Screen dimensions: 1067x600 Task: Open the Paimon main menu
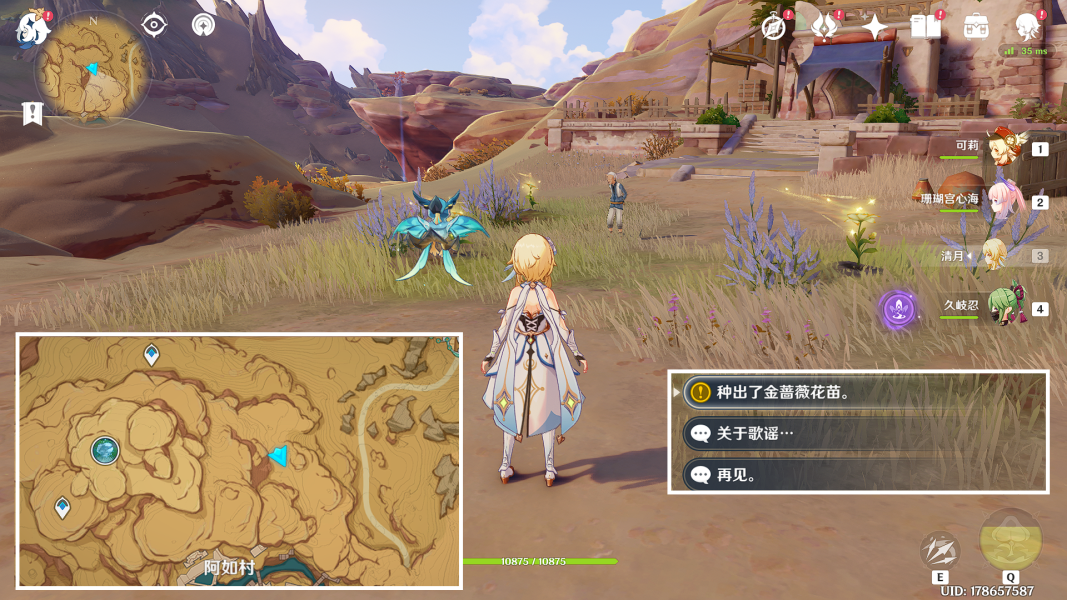[33, 27]
